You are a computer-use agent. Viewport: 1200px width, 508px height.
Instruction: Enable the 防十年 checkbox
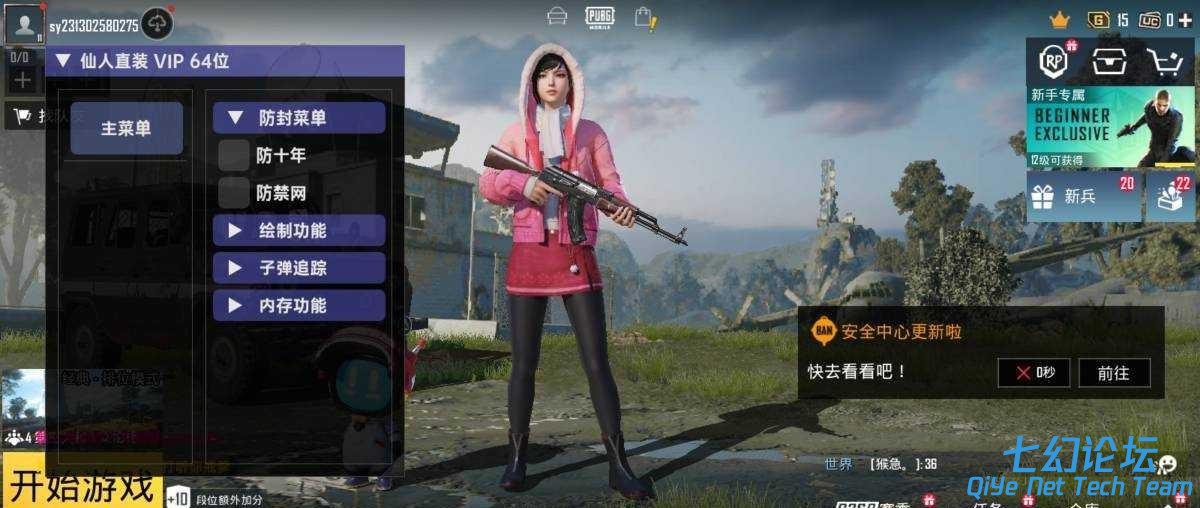234,155
